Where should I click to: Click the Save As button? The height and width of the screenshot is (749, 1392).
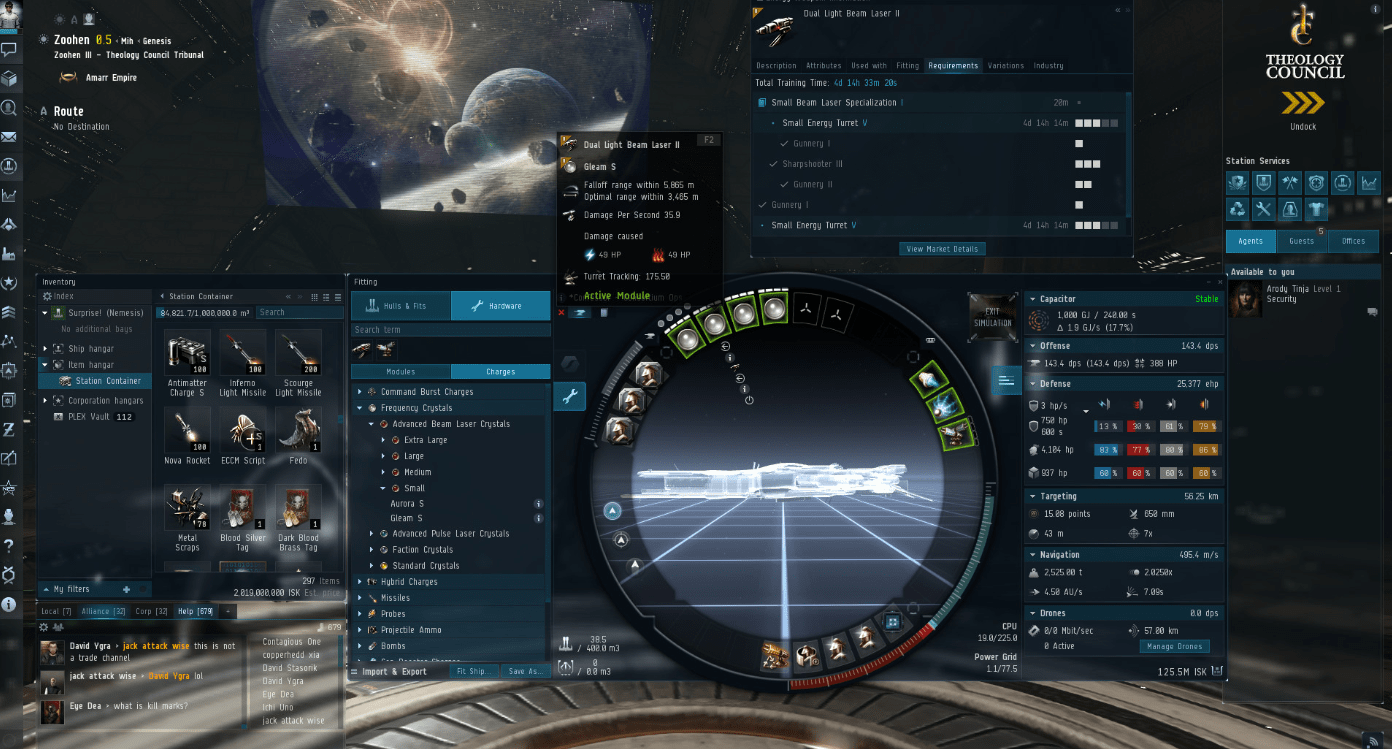point(524,672)
